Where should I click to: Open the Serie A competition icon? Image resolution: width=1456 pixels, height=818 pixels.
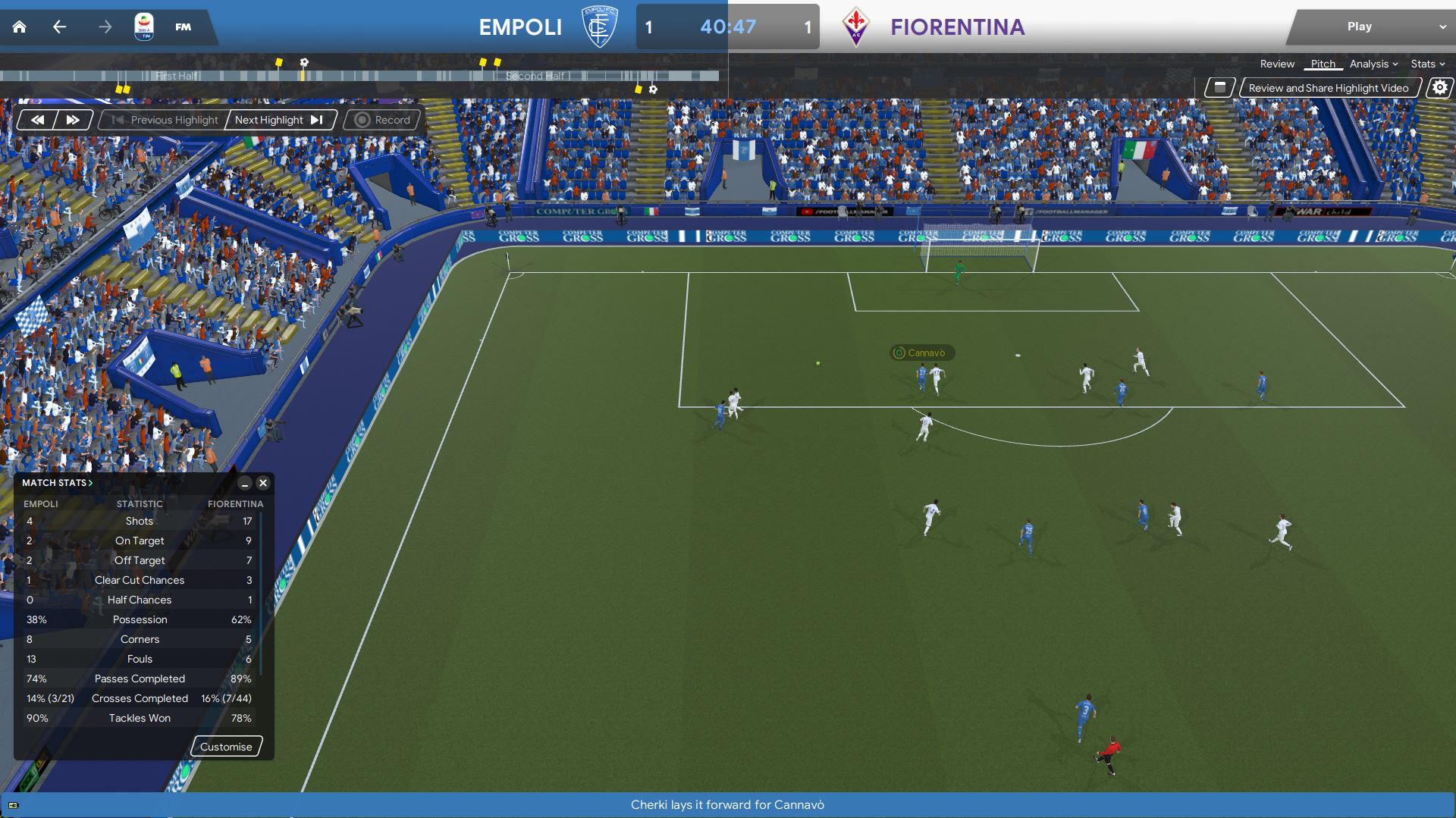pos(144,27)
